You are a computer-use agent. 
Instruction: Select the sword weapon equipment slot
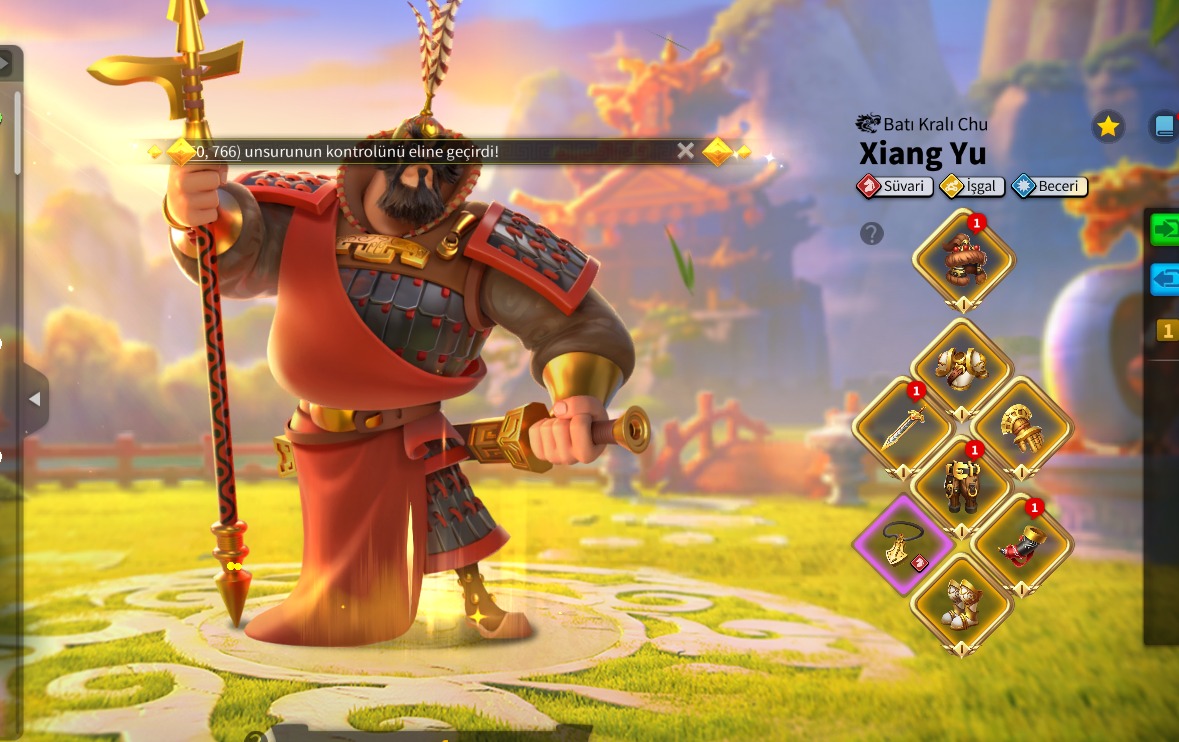click(902, 427)
